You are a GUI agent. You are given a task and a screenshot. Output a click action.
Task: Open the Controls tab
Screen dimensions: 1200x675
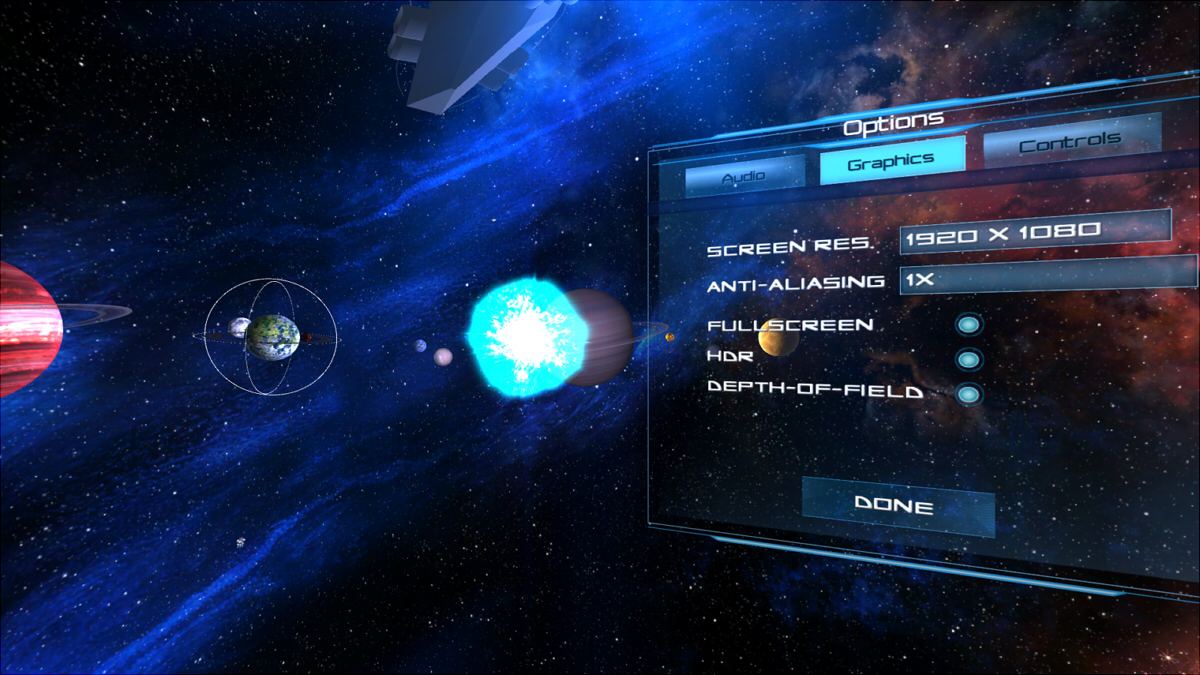click(x=1071, y=142)
